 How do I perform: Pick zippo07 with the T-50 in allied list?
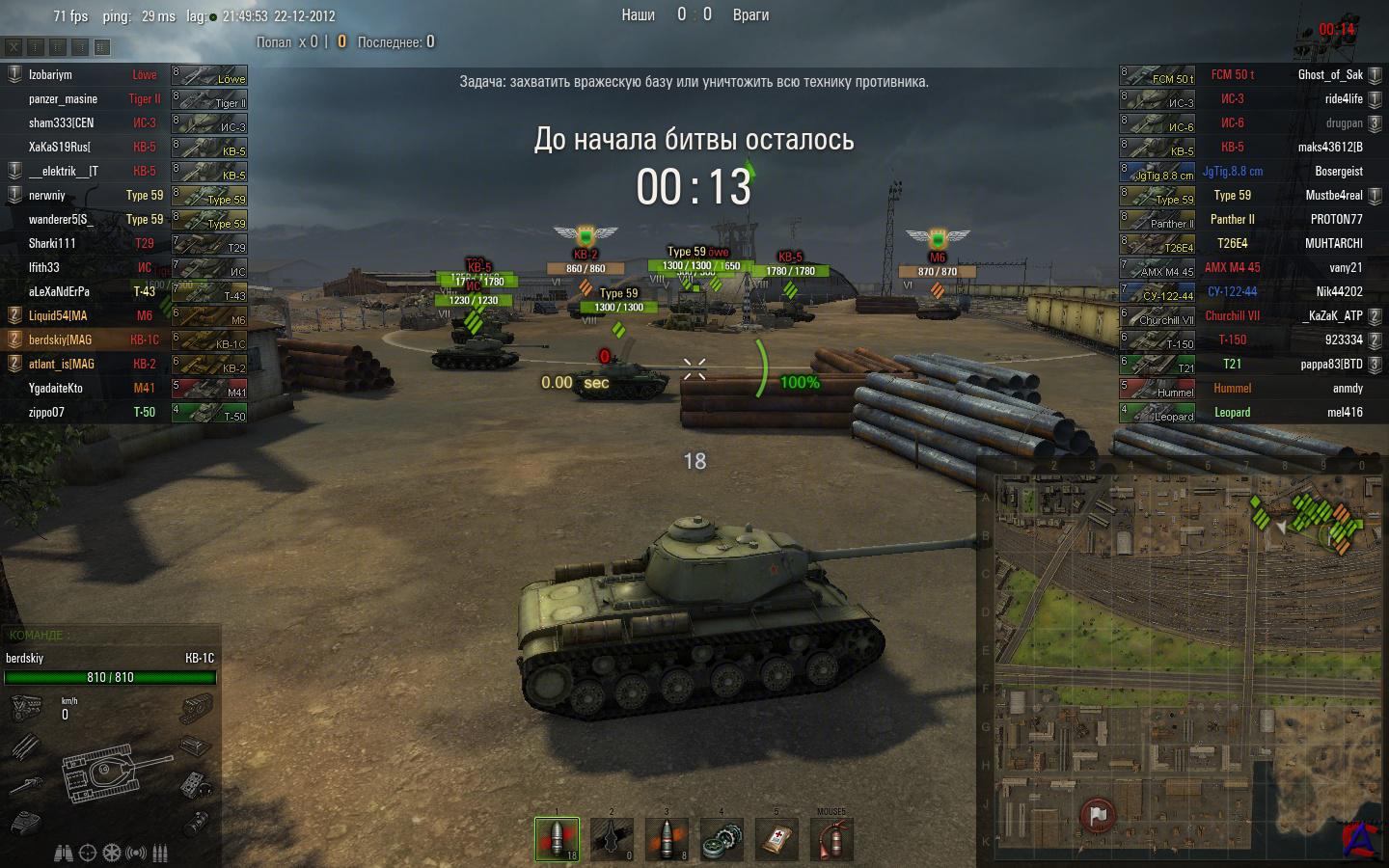pyautogui.click(x=46, y=412)
